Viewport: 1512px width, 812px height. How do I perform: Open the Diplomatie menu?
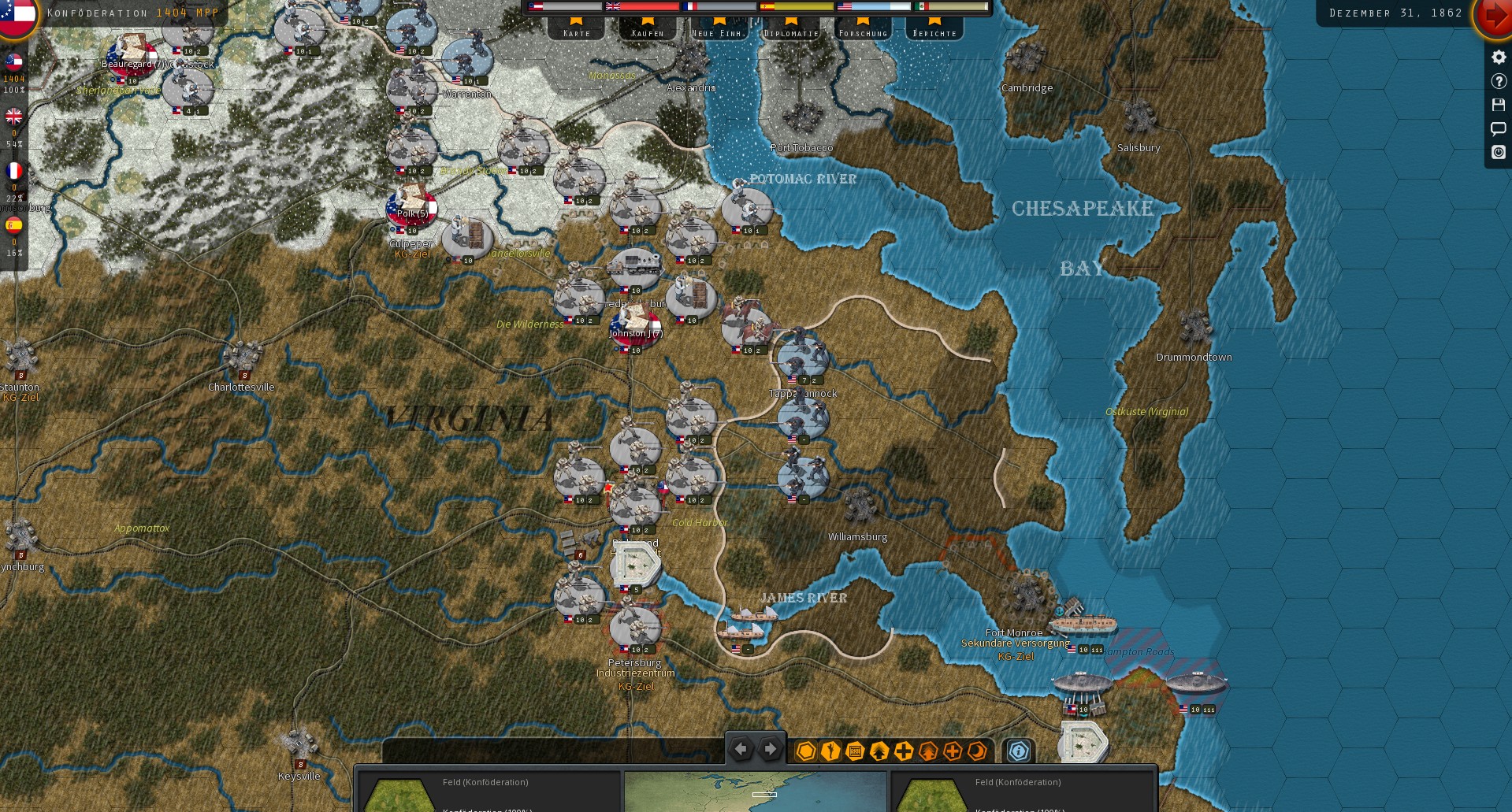click(790, 32)
